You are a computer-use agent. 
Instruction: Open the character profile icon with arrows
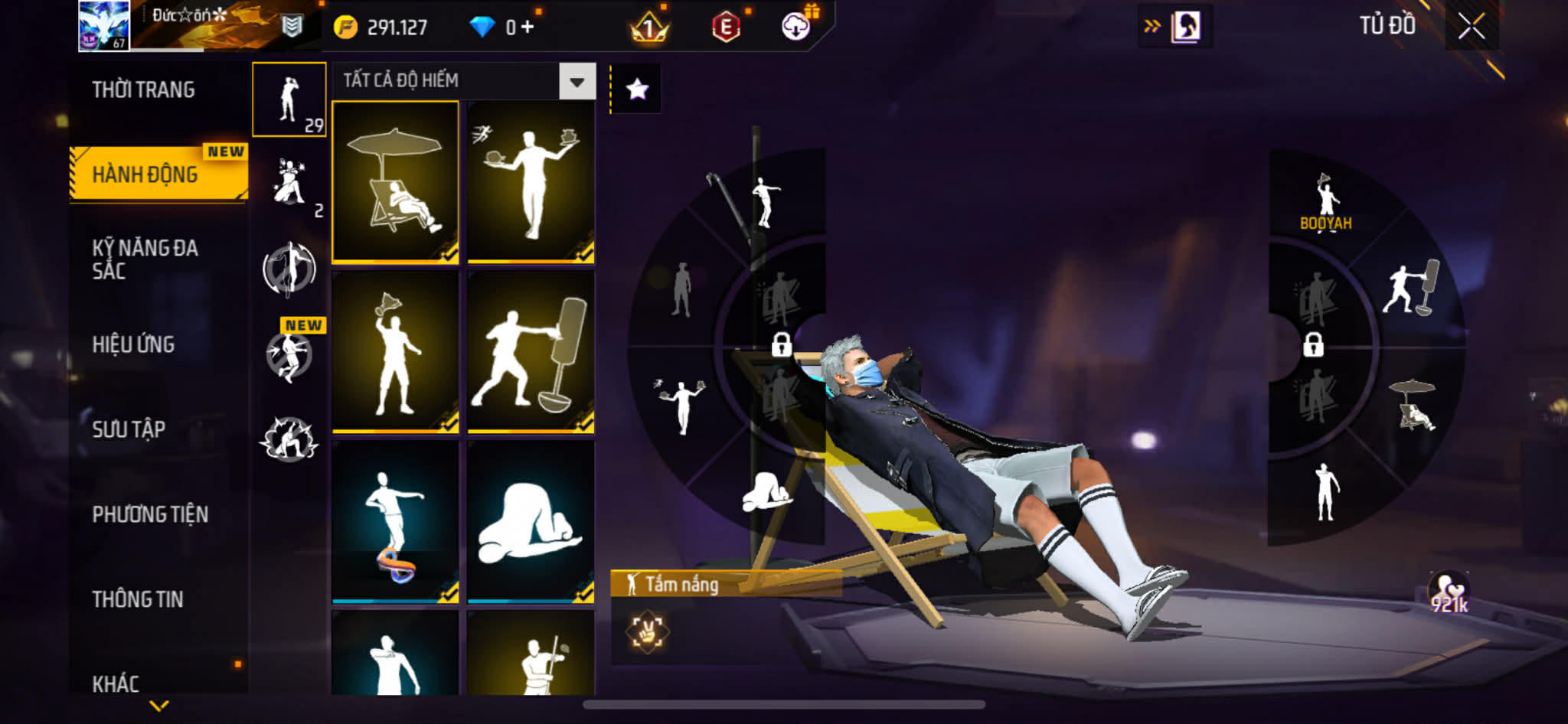pos(1175,28)
